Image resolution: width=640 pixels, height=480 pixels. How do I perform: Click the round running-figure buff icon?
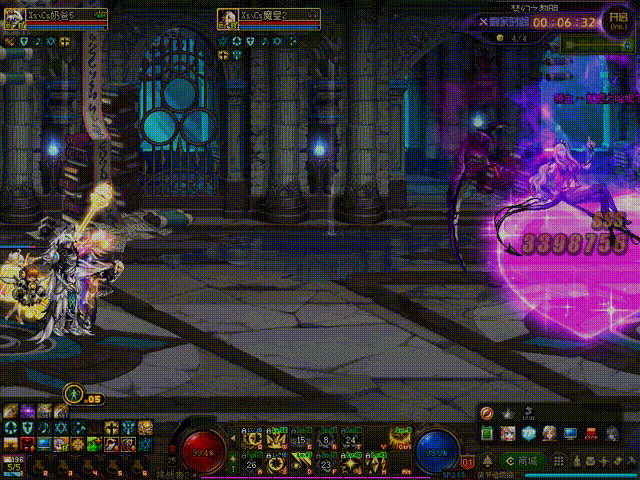(72, 394)
